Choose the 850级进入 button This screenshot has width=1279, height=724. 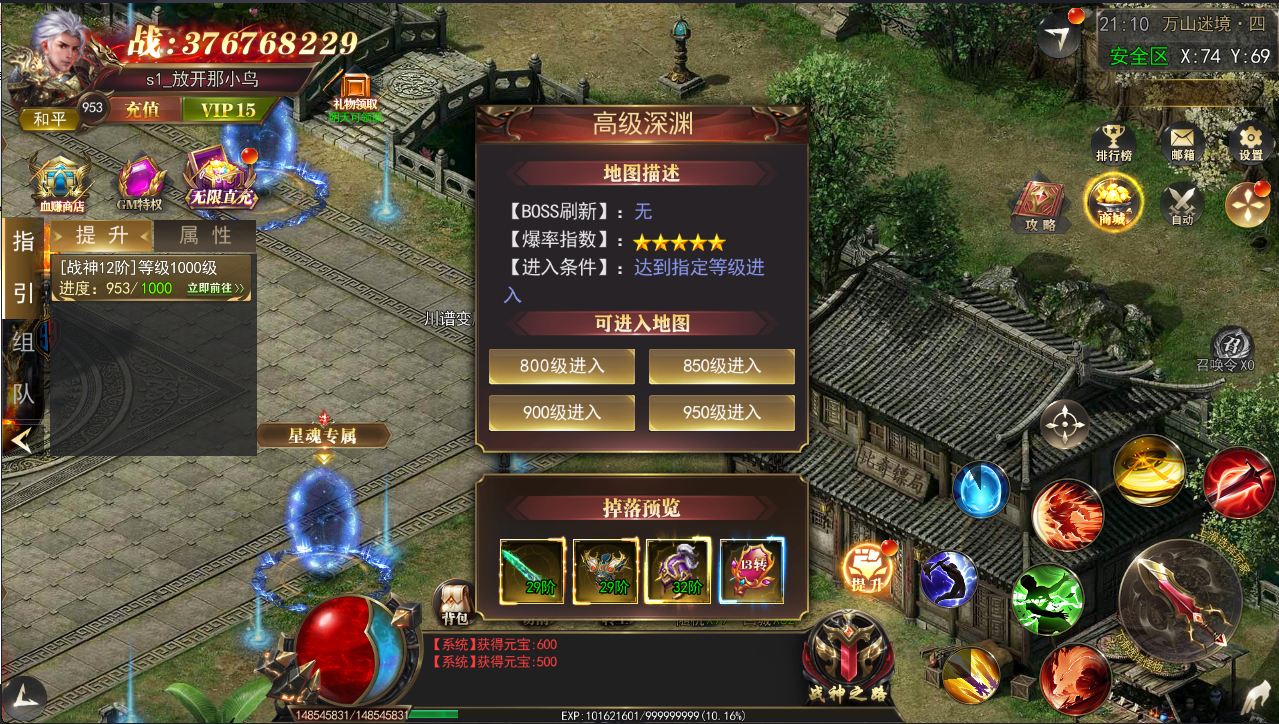click(721, 366)
